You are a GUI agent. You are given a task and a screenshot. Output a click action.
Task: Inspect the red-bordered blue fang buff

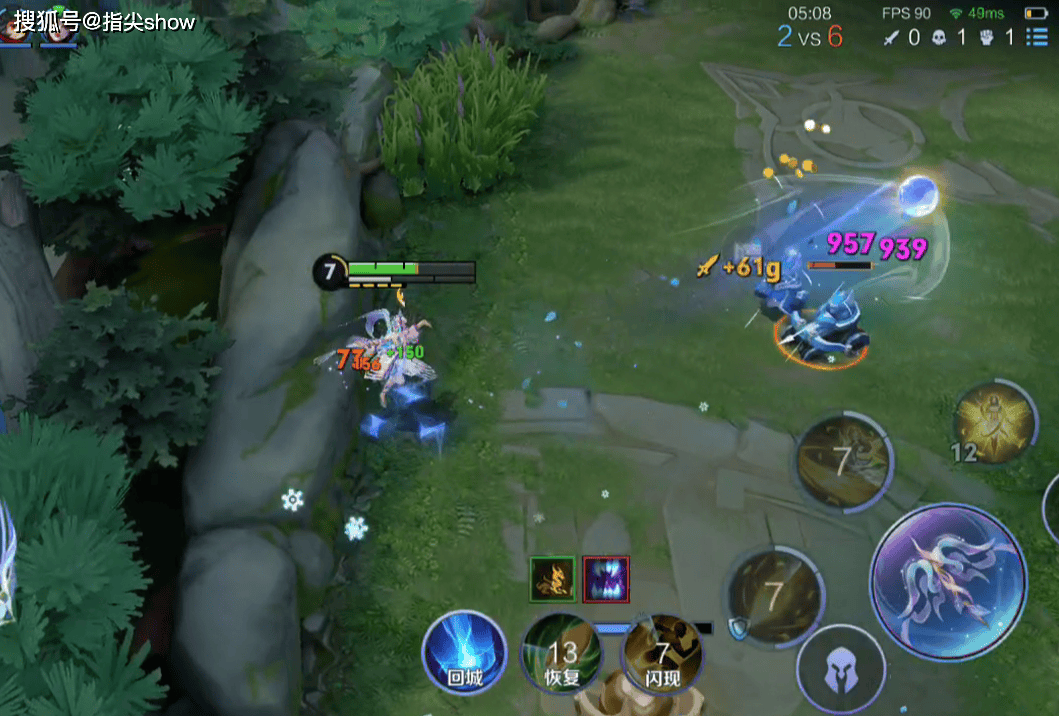pos(606,580)
